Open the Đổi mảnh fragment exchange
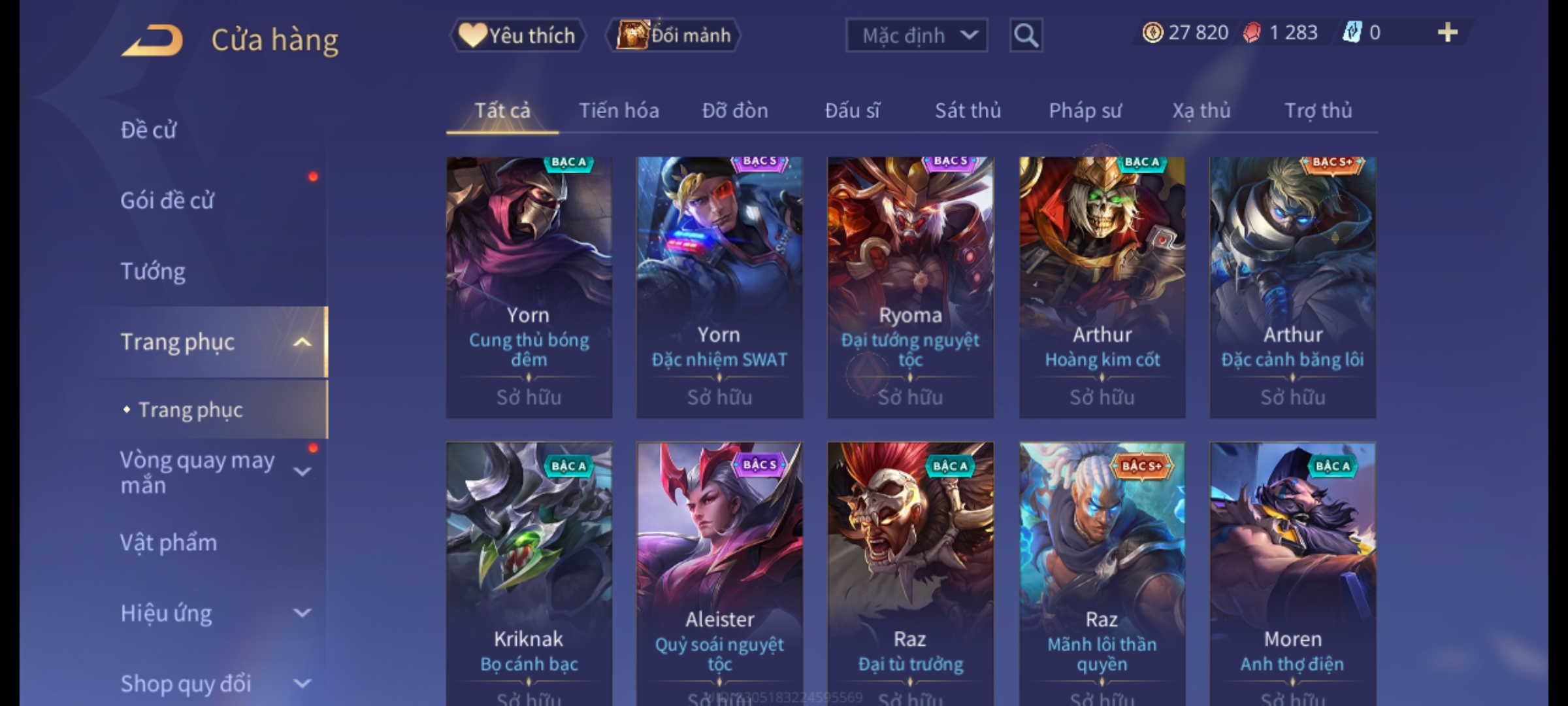The height and width of the screenshot is (706, 1568). (x=674, y=35)
